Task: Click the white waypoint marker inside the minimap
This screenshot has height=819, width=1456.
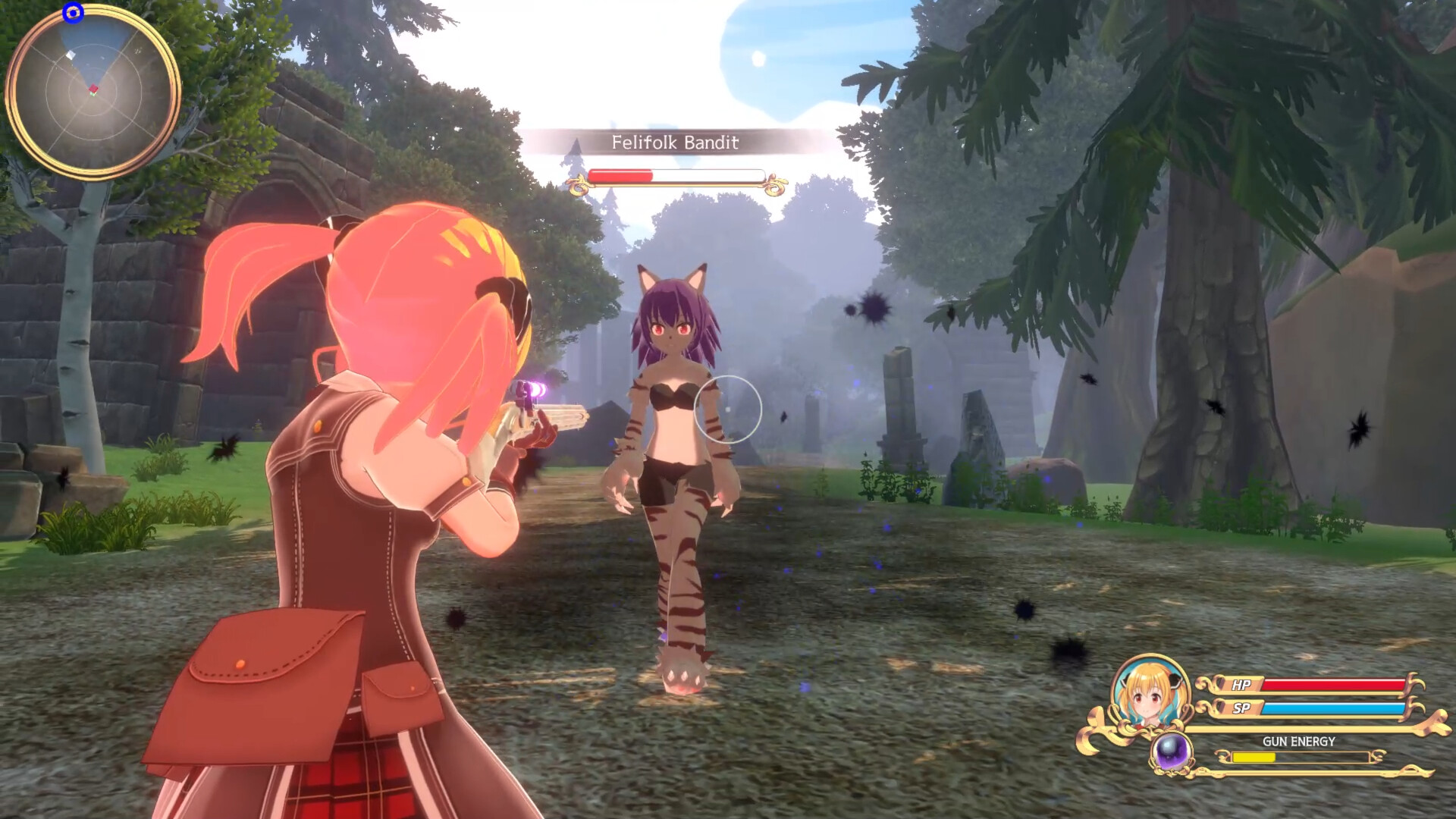Action: coord(71,55)
